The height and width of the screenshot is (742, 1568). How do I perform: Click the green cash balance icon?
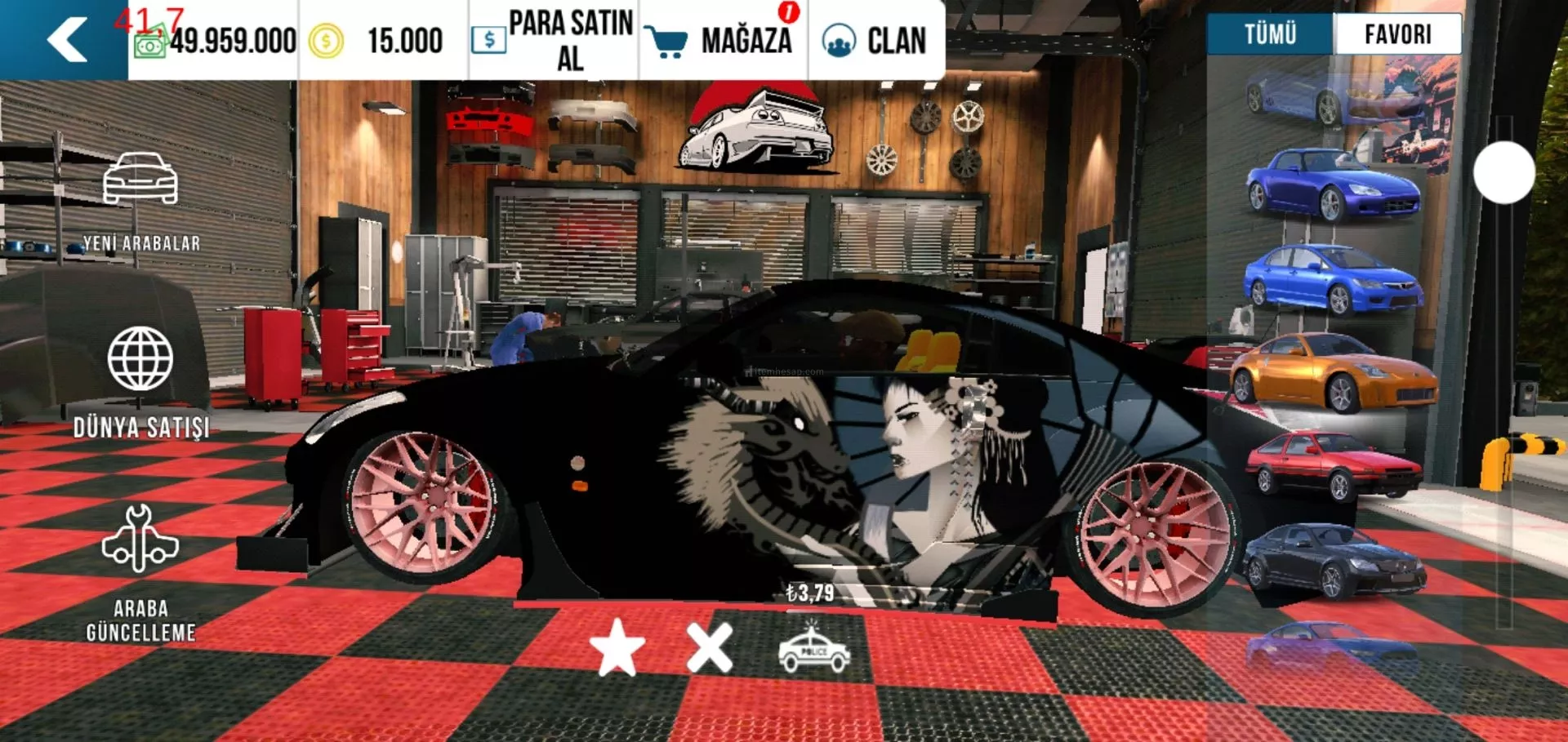[x=150, y=43]
